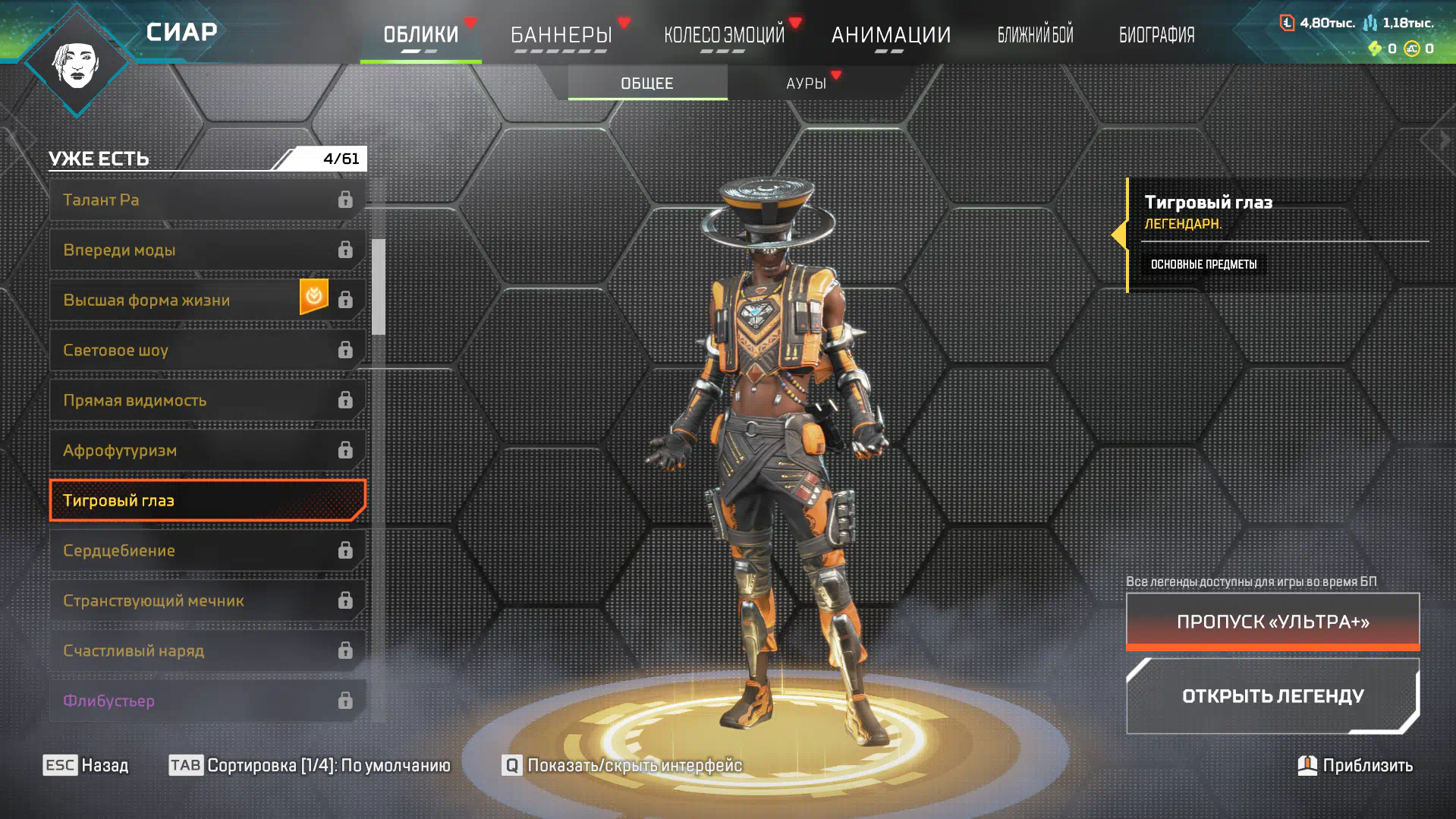The image size is (1456, 819).
Task: Click the Сиар legend portrait icon
Action: pos(77,65)
